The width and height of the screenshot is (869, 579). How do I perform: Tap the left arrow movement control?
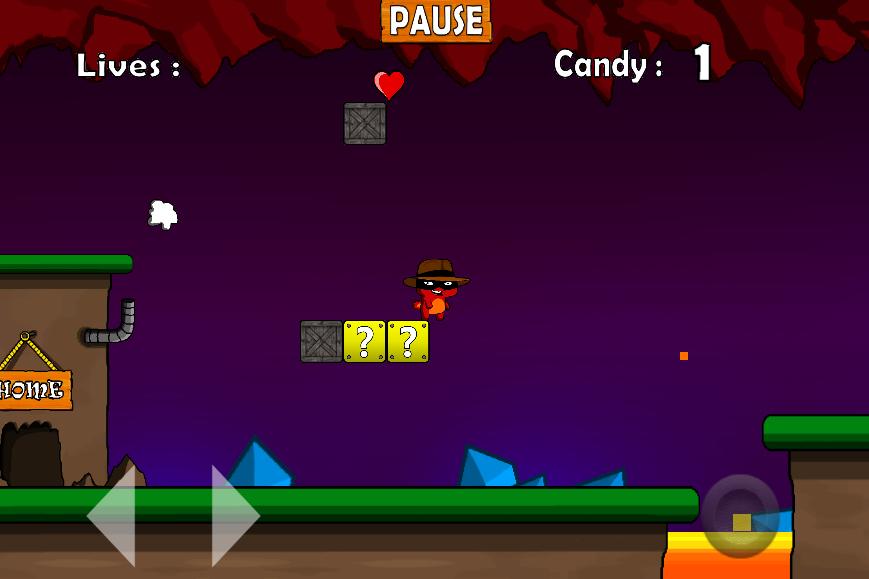coord(113,515)
